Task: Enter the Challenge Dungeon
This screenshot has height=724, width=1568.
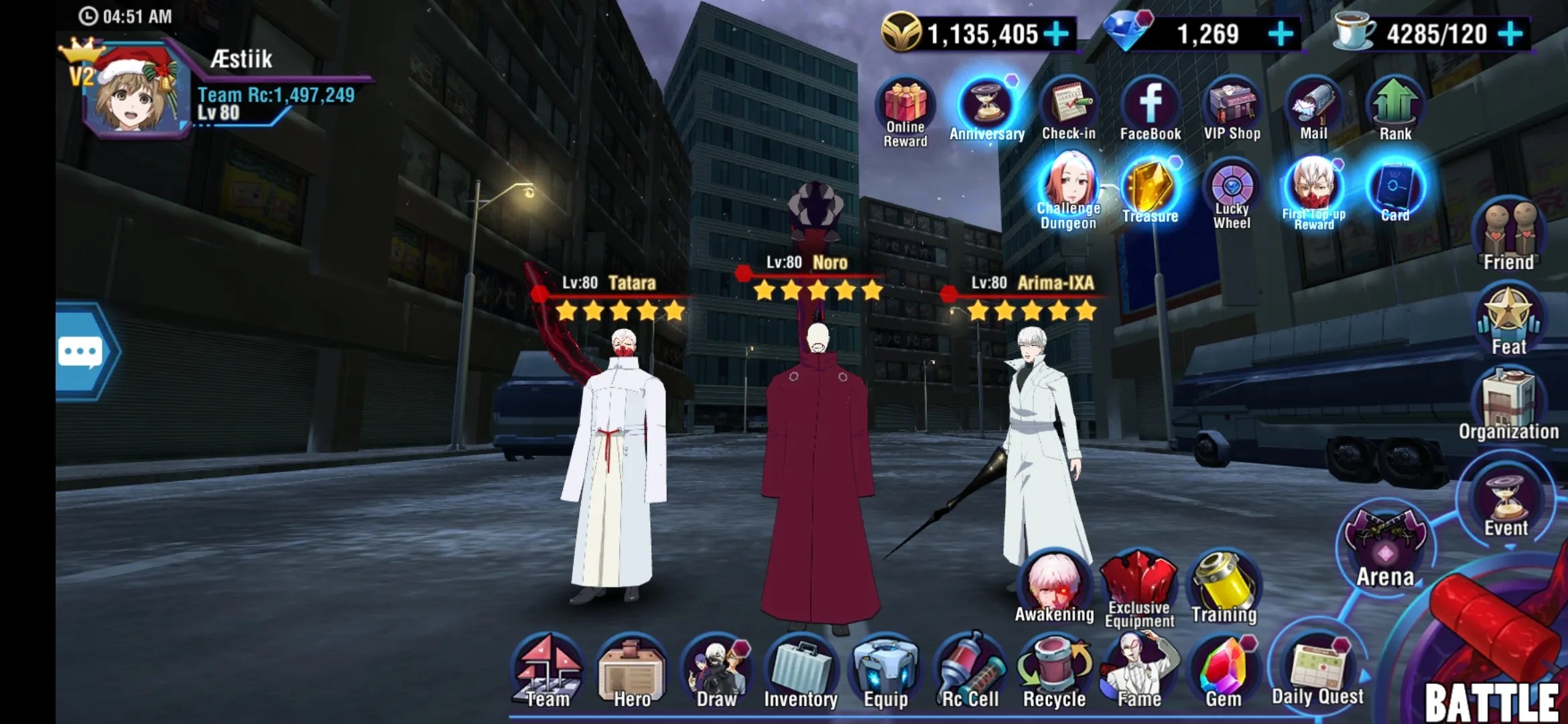Action: coord(1069,191)
